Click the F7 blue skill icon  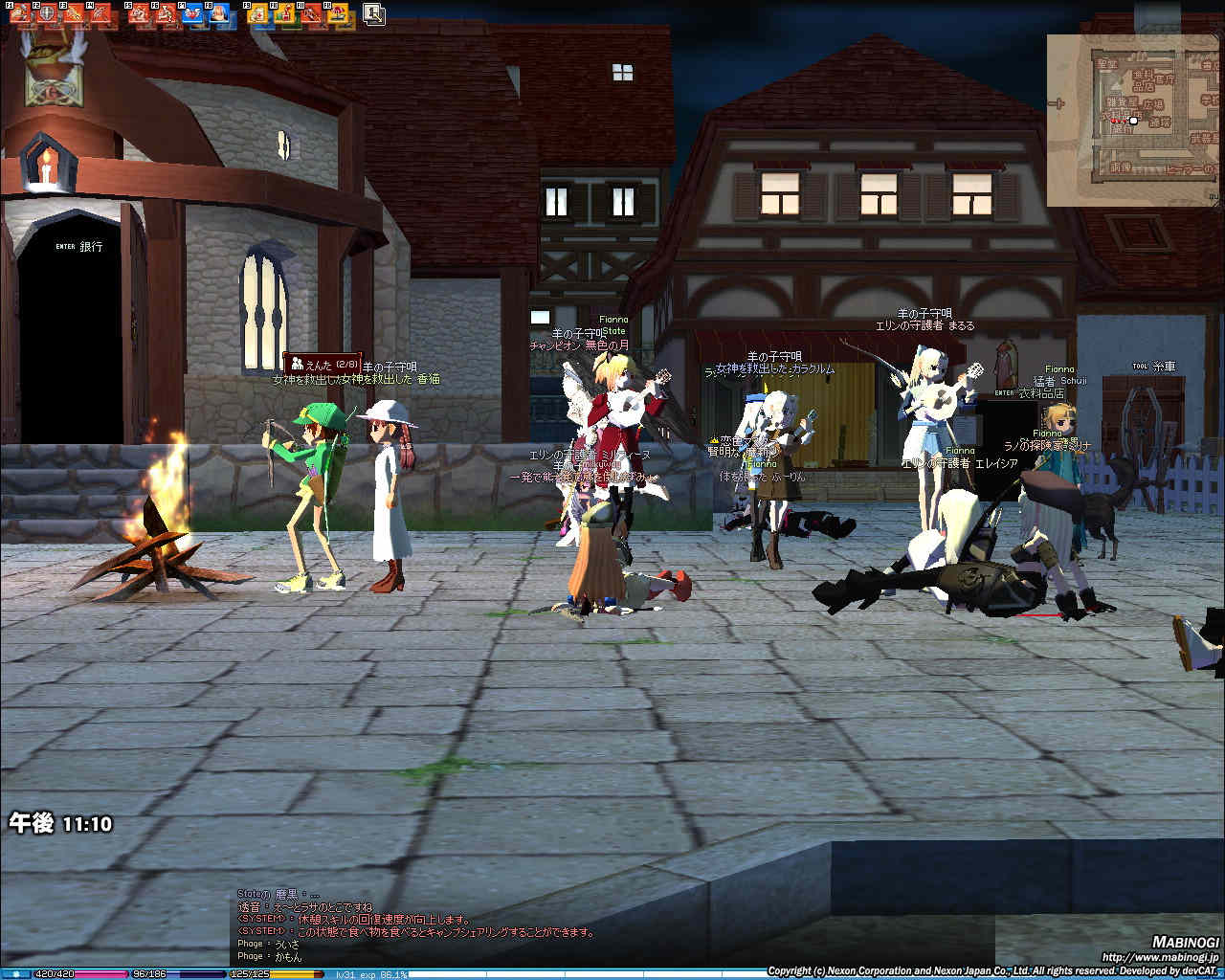(191, 13)
